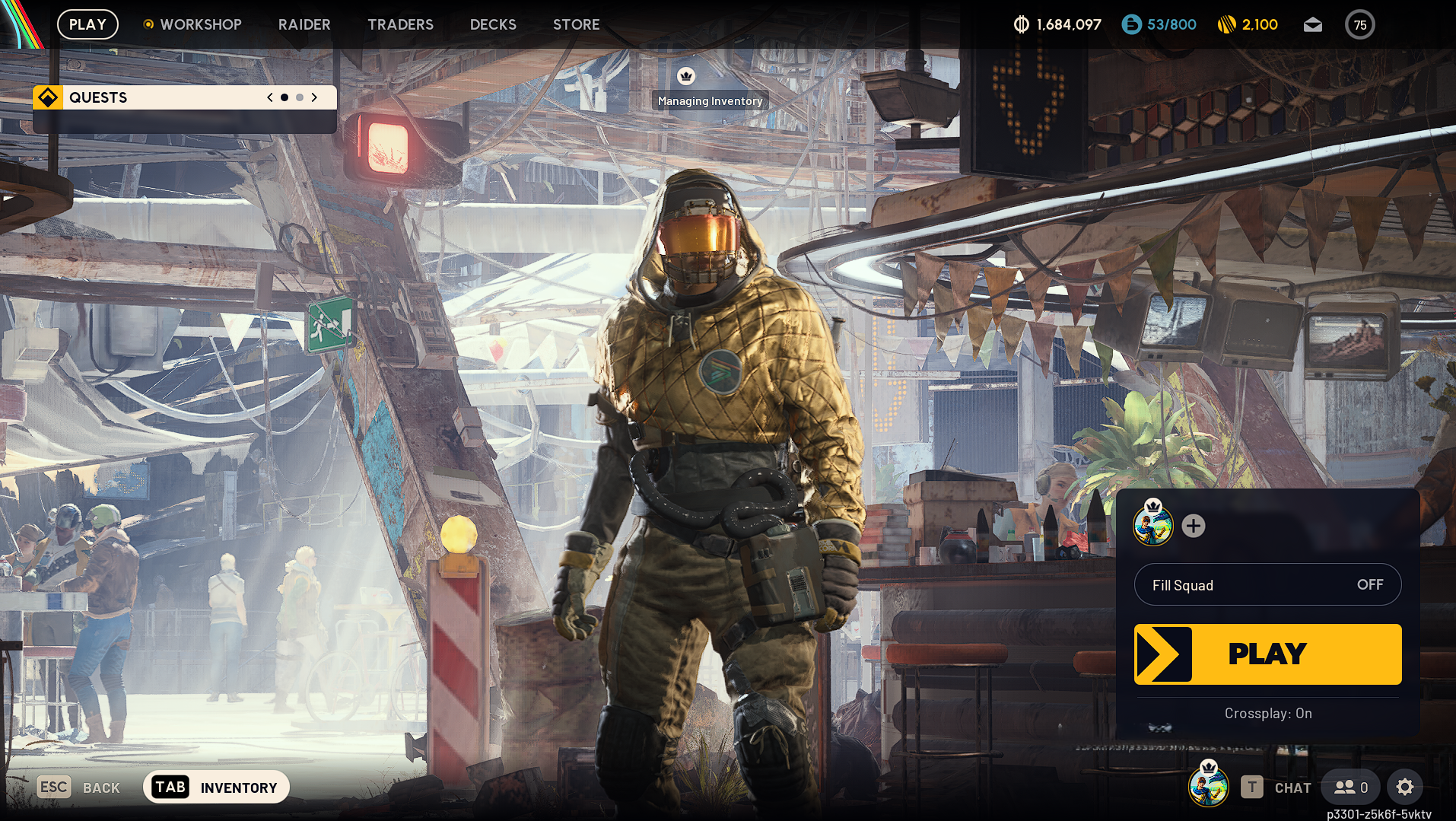Start matchmaking with the yellow PLAY button

coord(1267,654)
